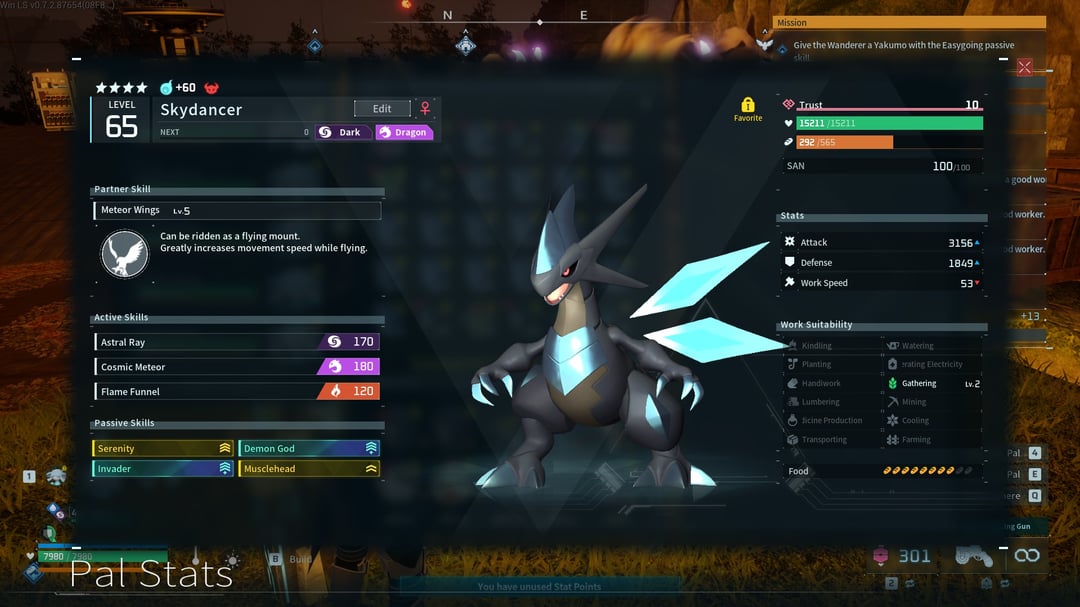
Task: Click the Meteor Wings partner skill icon
Action: (x=125, y=254)
